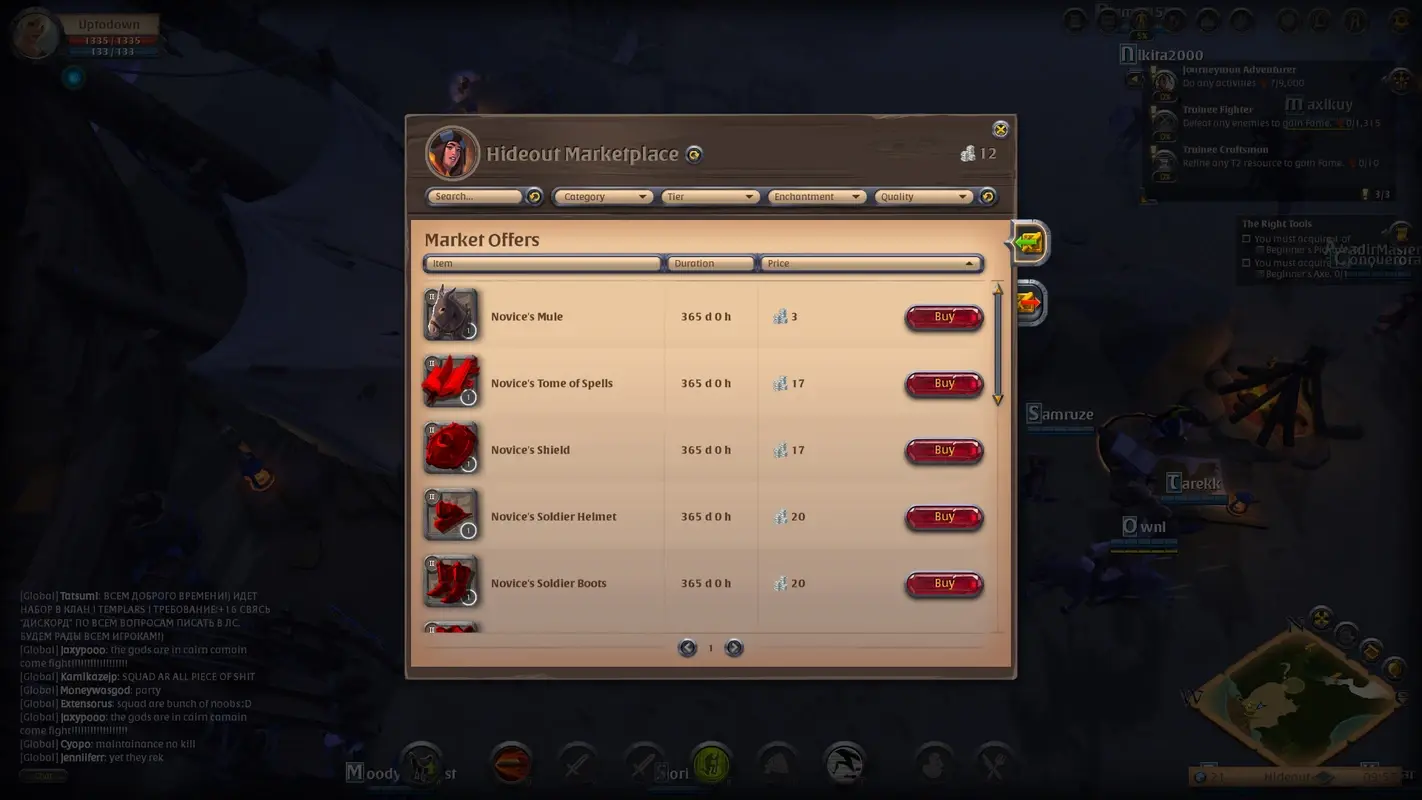Click the yellow climbing figure hotbar icon
1422x800 pixels.
click(711, 764)
